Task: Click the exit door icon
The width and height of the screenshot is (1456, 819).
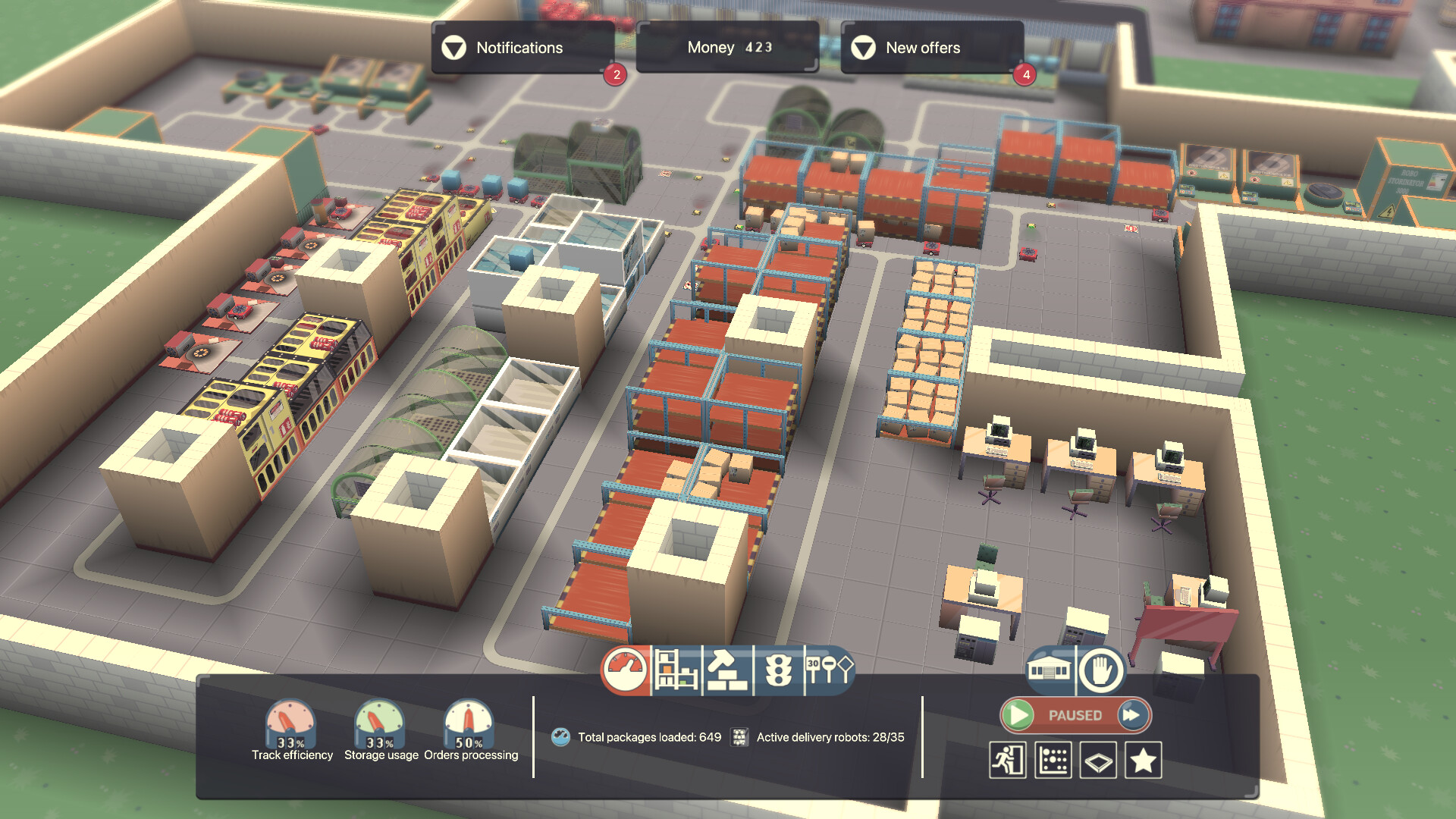Action: tap(1009, 758)
